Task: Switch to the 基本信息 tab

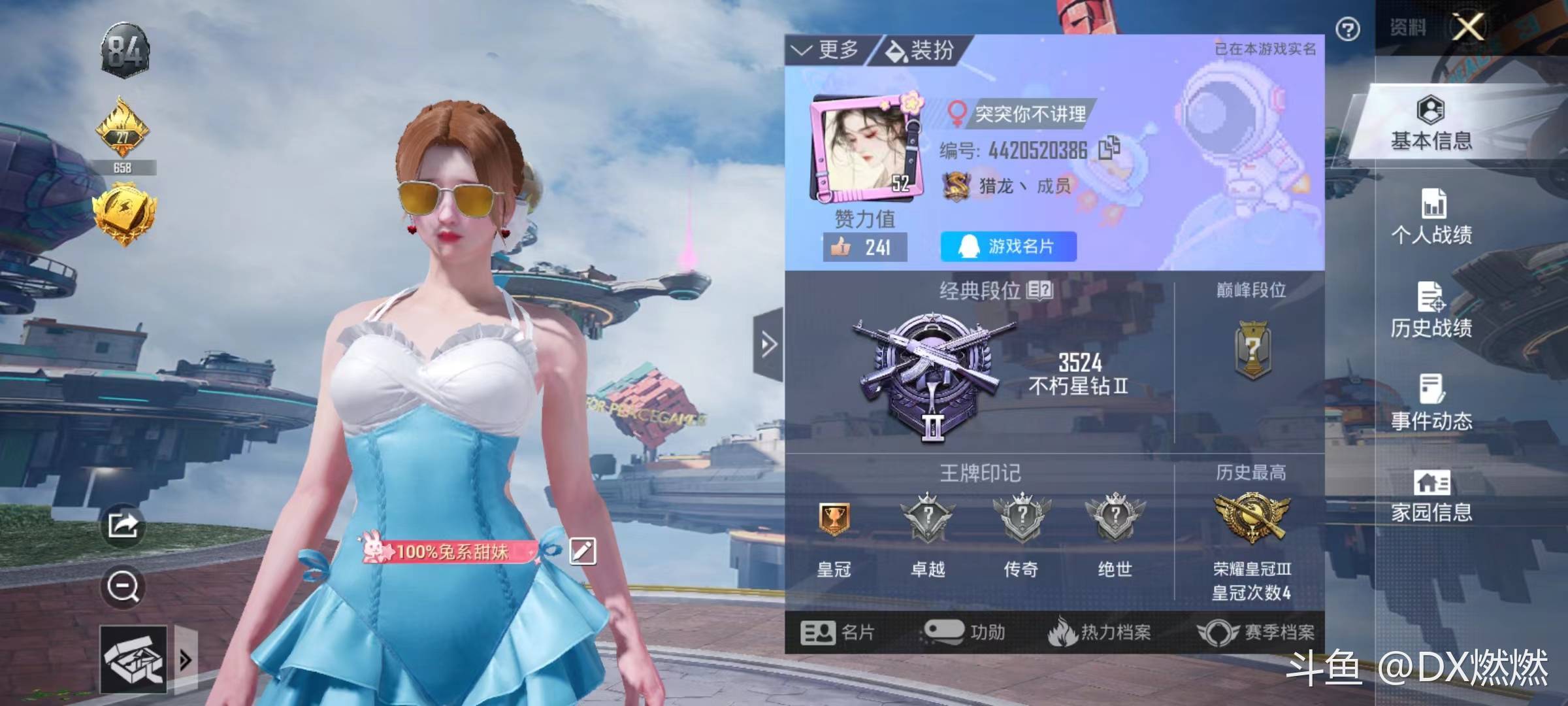Action: pyautogui.click(x=1431, y=123)
